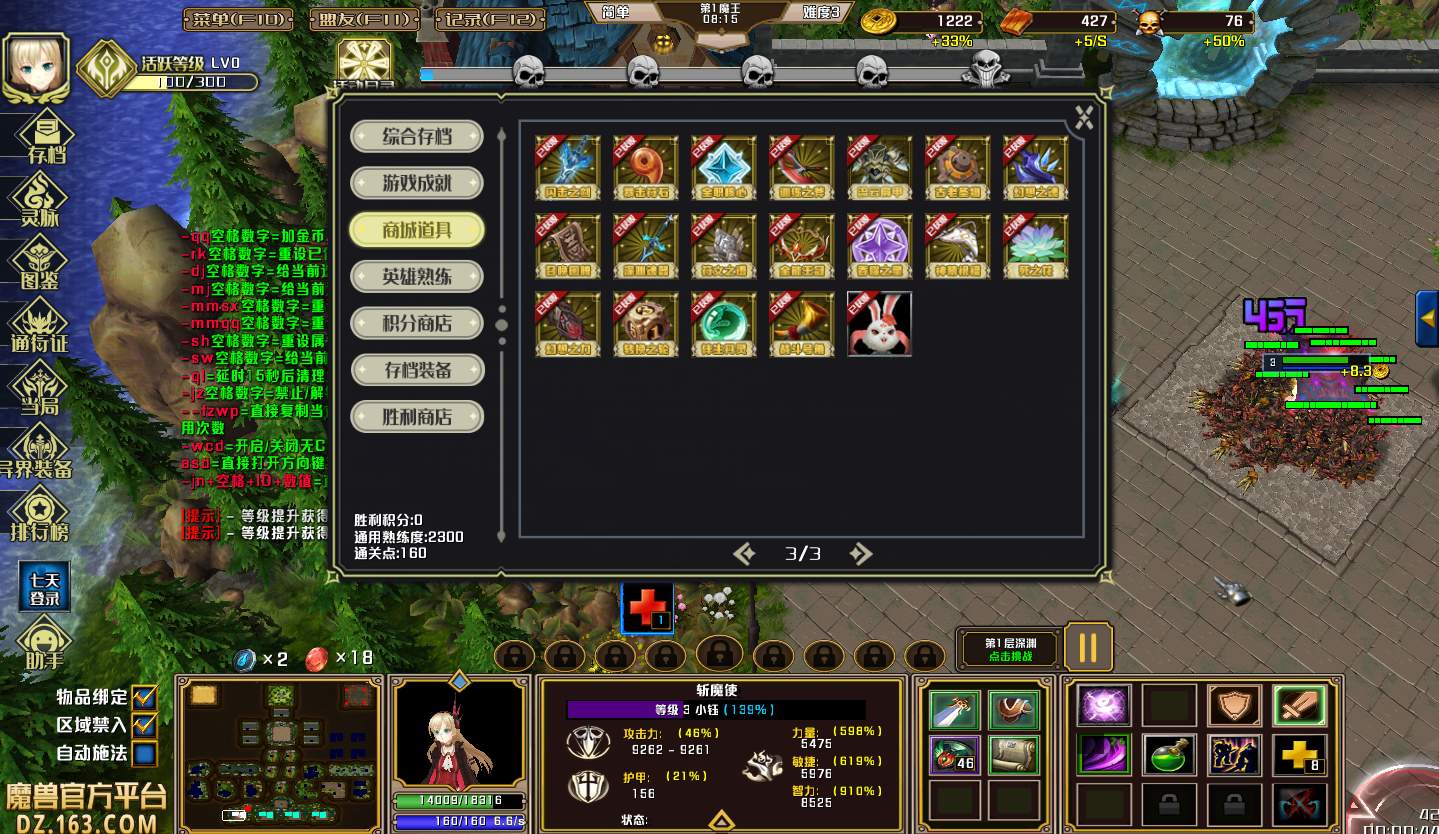
Task: Open the 游戏成就 achievements tab
Action: 417,184
